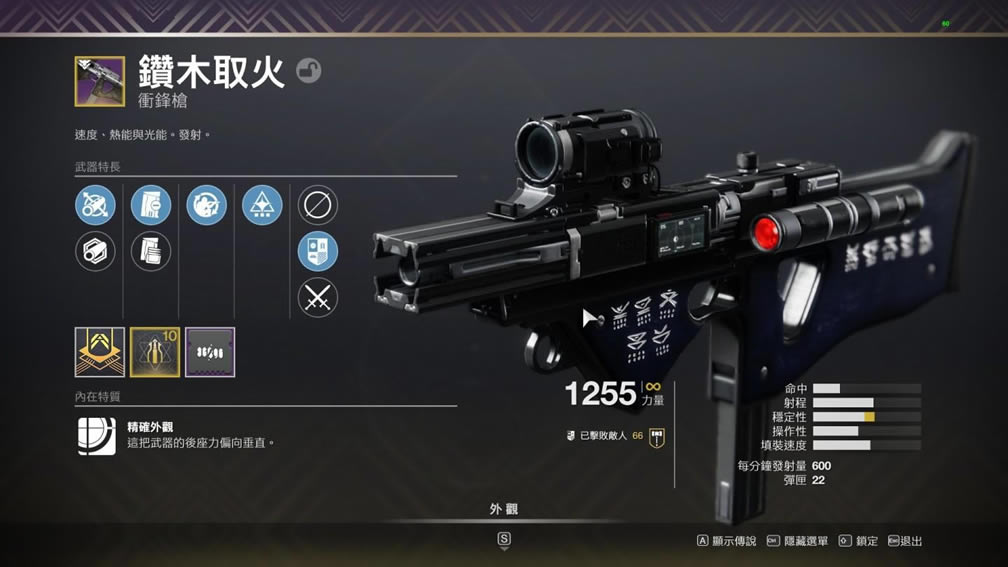Viewport: 1008px width, 567px height.
Task: Choose the crossed swords Crucible tracker
Action: [318, 298]
